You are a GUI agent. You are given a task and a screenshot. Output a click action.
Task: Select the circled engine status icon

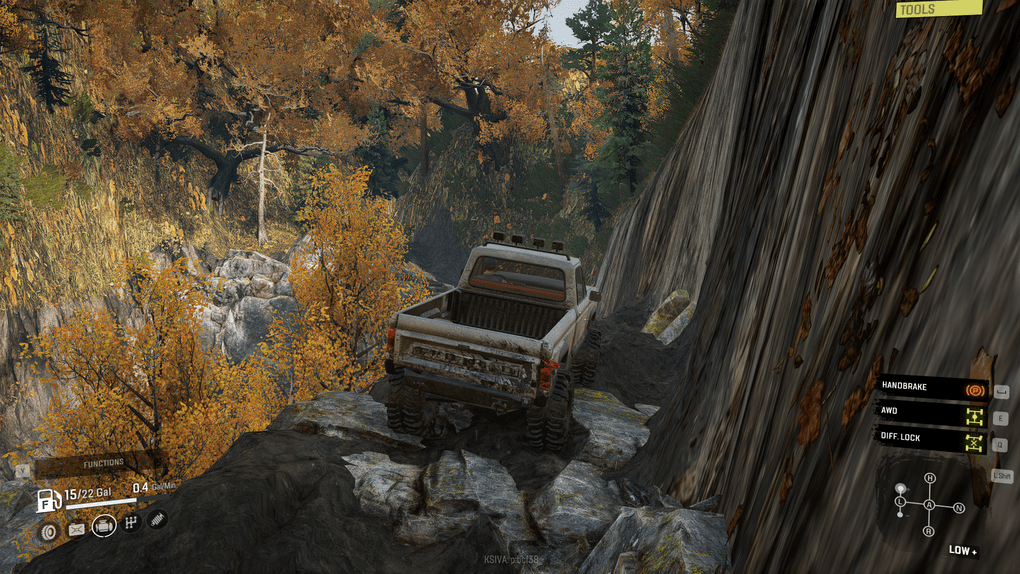click(104, 526)
